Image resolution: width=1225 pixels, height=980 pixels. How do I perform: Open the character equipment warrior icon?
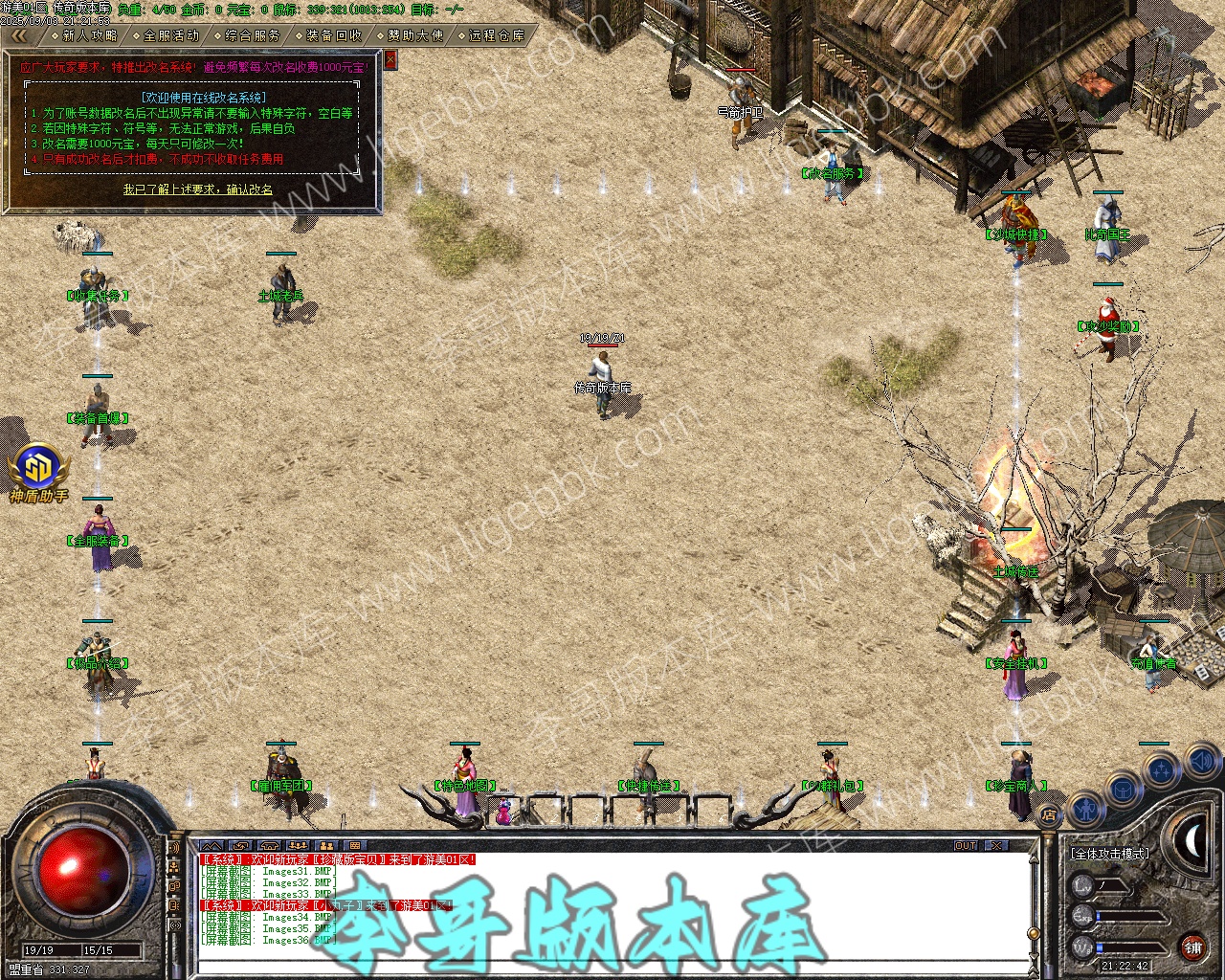point(1084,810)
